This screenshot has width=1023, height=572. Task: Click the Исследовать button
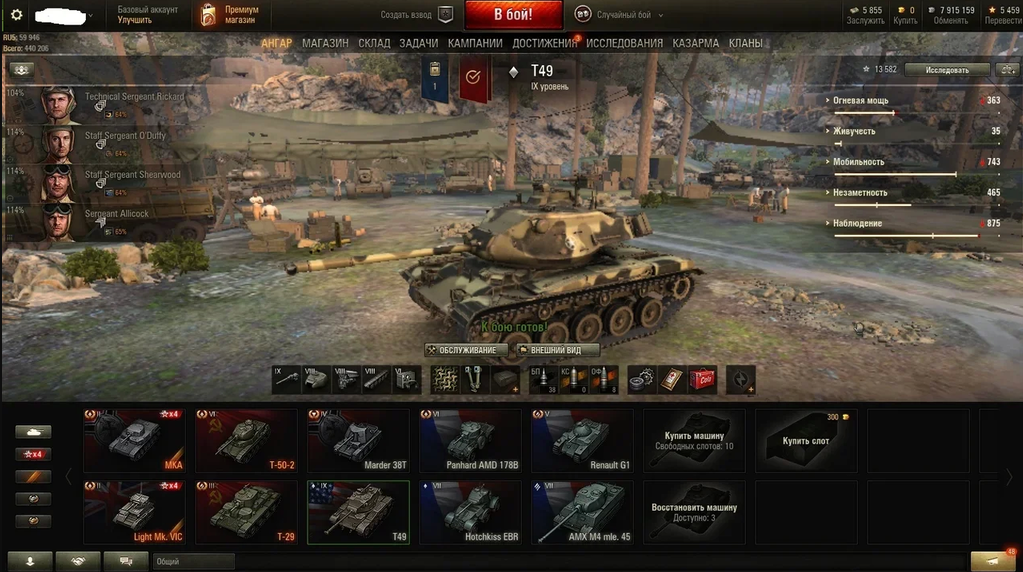tap(946, 70)
